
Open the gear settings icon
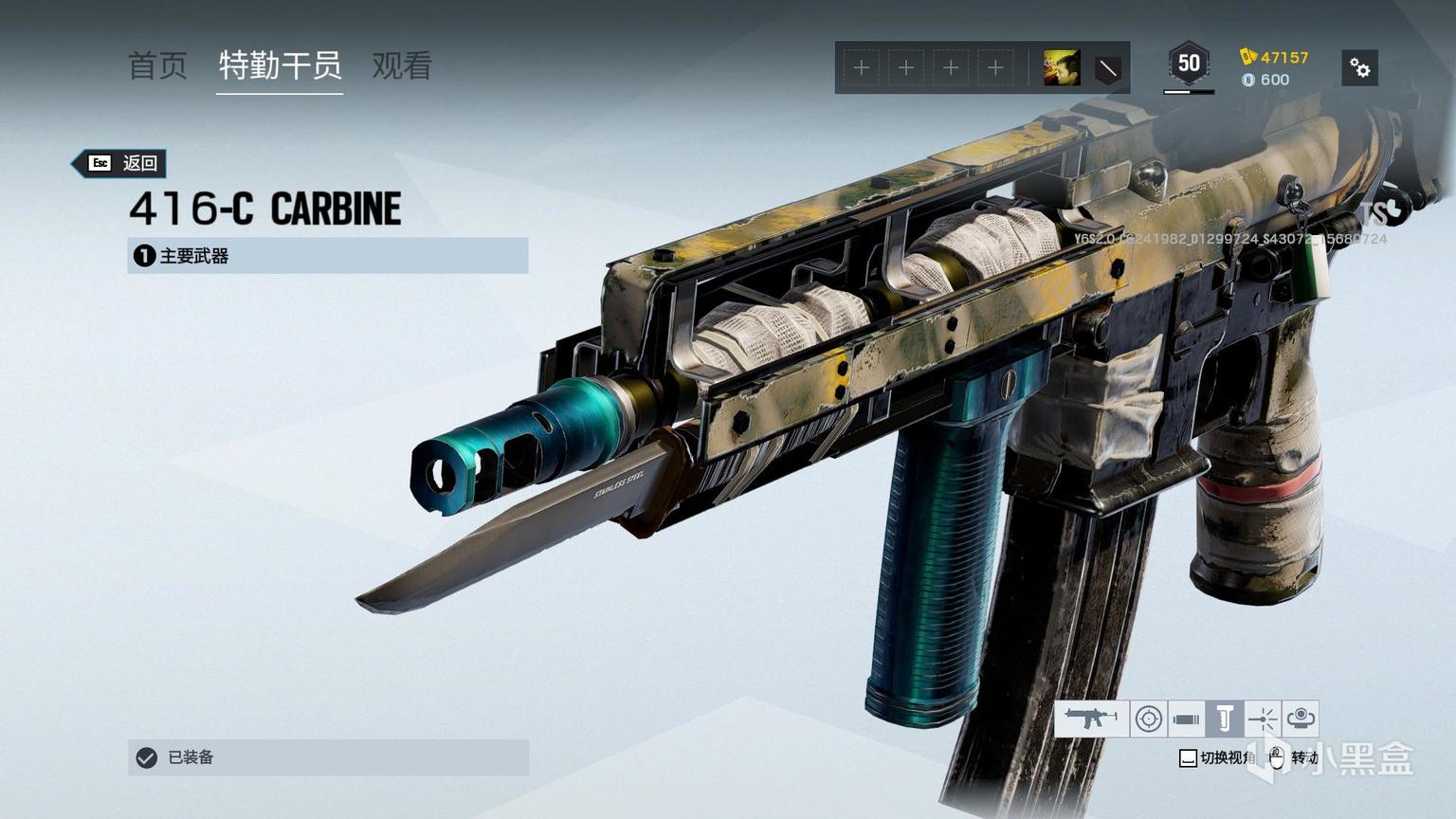click(1359, 68)
